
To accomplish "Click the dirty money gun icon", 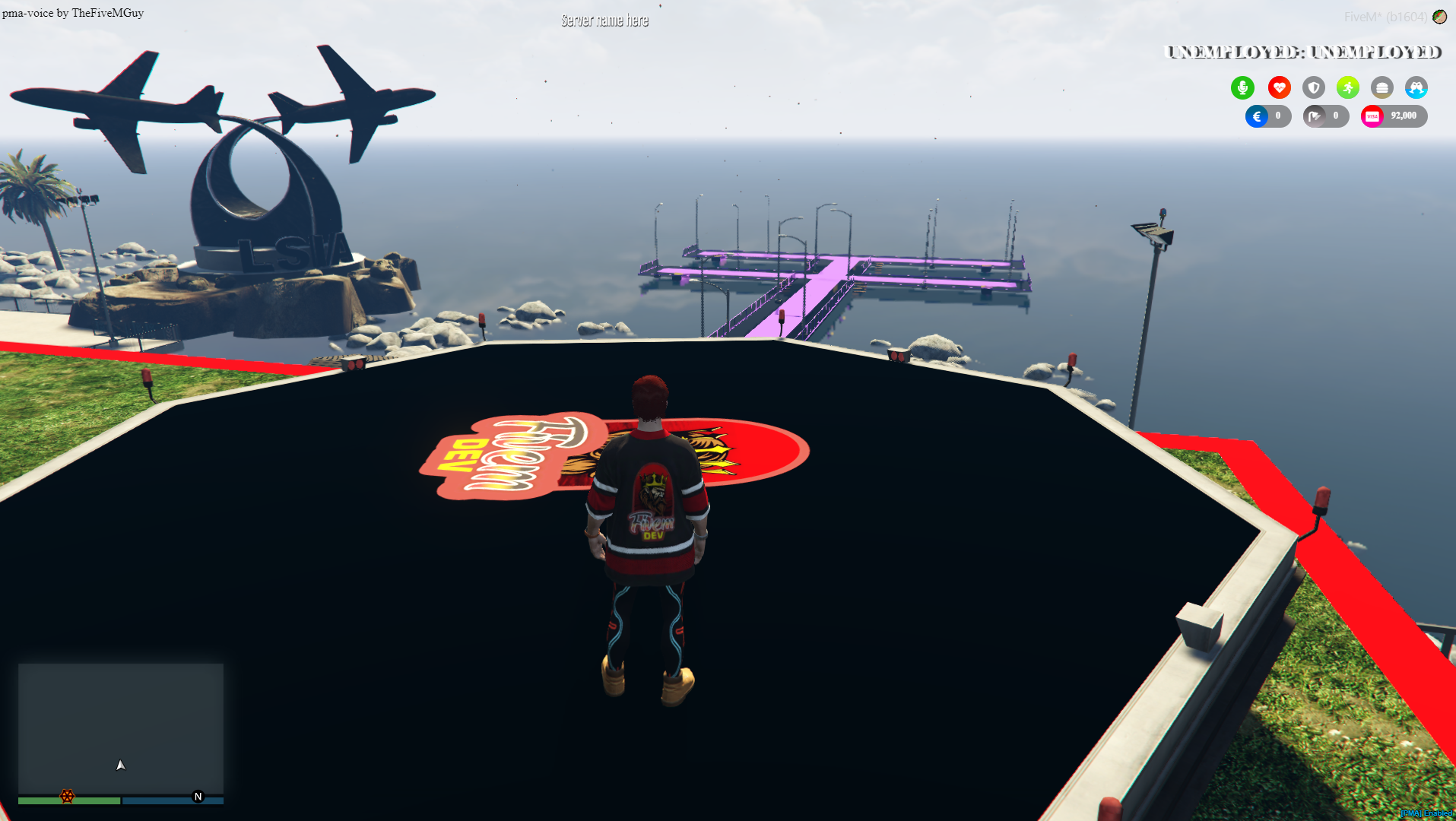I will (1315, 116).
